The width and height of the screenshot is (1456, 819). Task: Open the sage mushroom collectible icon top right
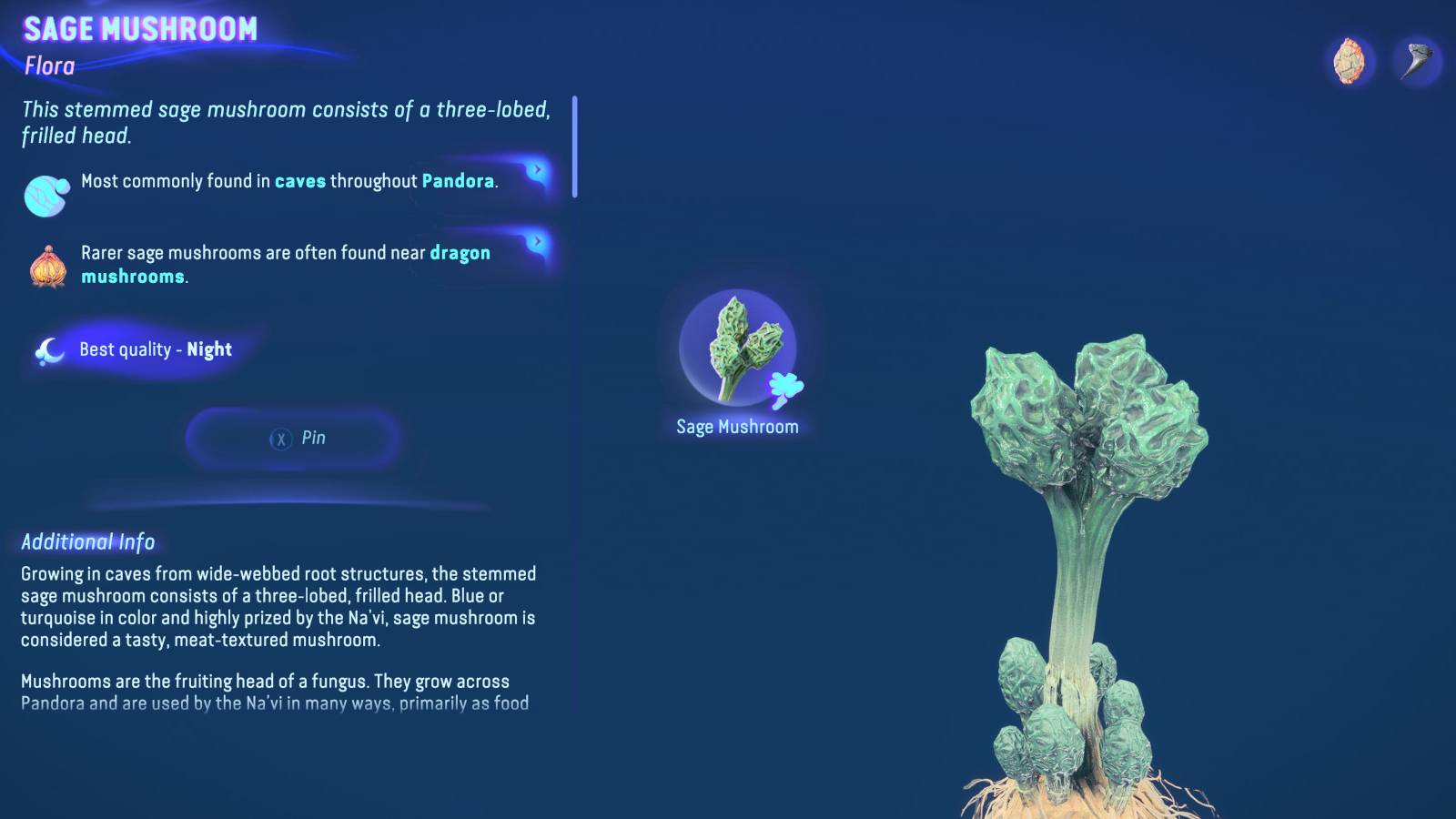(x=1348, y=59)
